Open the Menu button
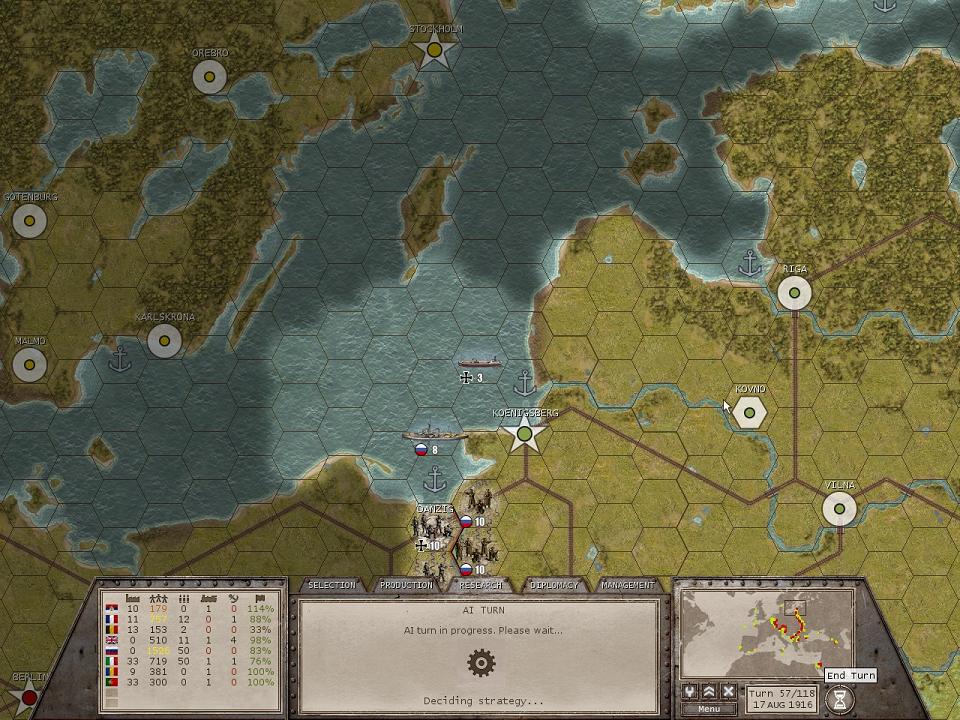The width and height of the screenshot is (960, 720). (x=709, y=709)
